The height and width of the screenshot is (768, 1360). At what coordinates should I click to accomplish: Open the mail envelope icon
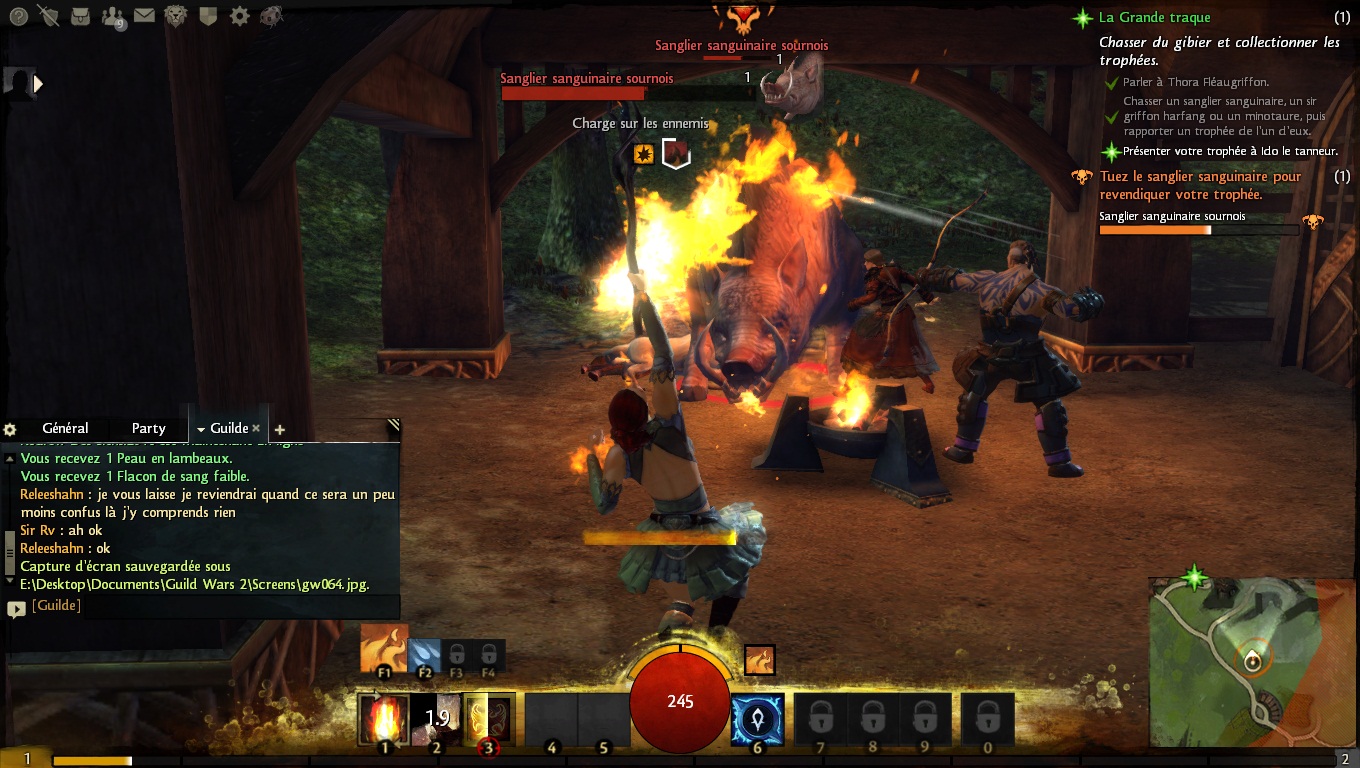click(144, 16)
